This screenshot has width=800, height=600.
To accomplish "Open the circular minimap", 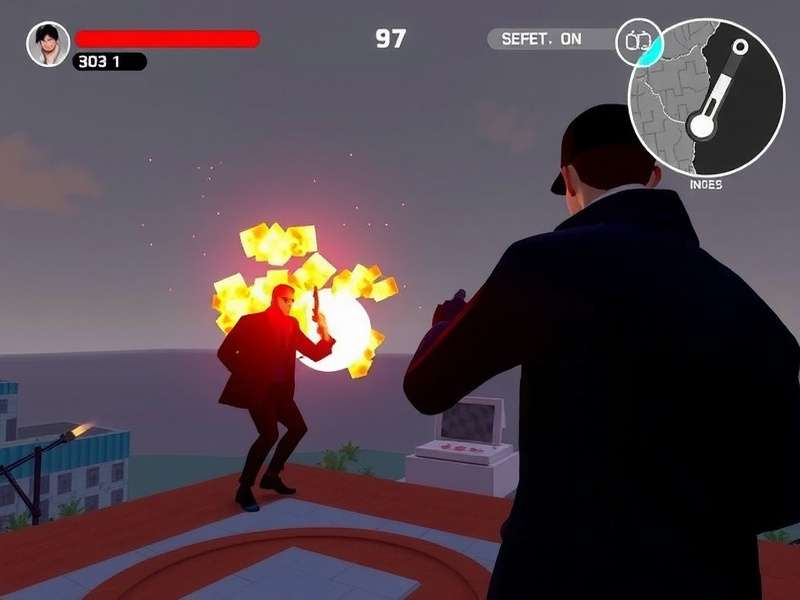I will pyautogui.click(x=706, y=98).
